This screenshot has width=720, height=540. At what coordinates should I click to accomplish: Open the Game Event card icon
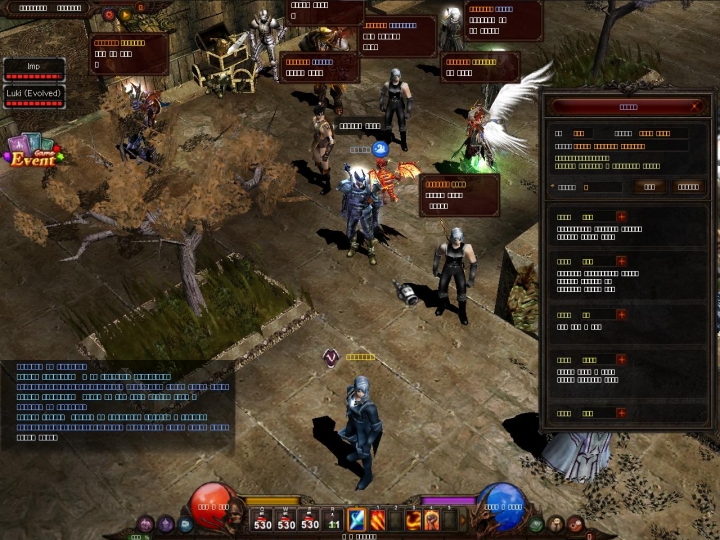(x=33, y=154)
